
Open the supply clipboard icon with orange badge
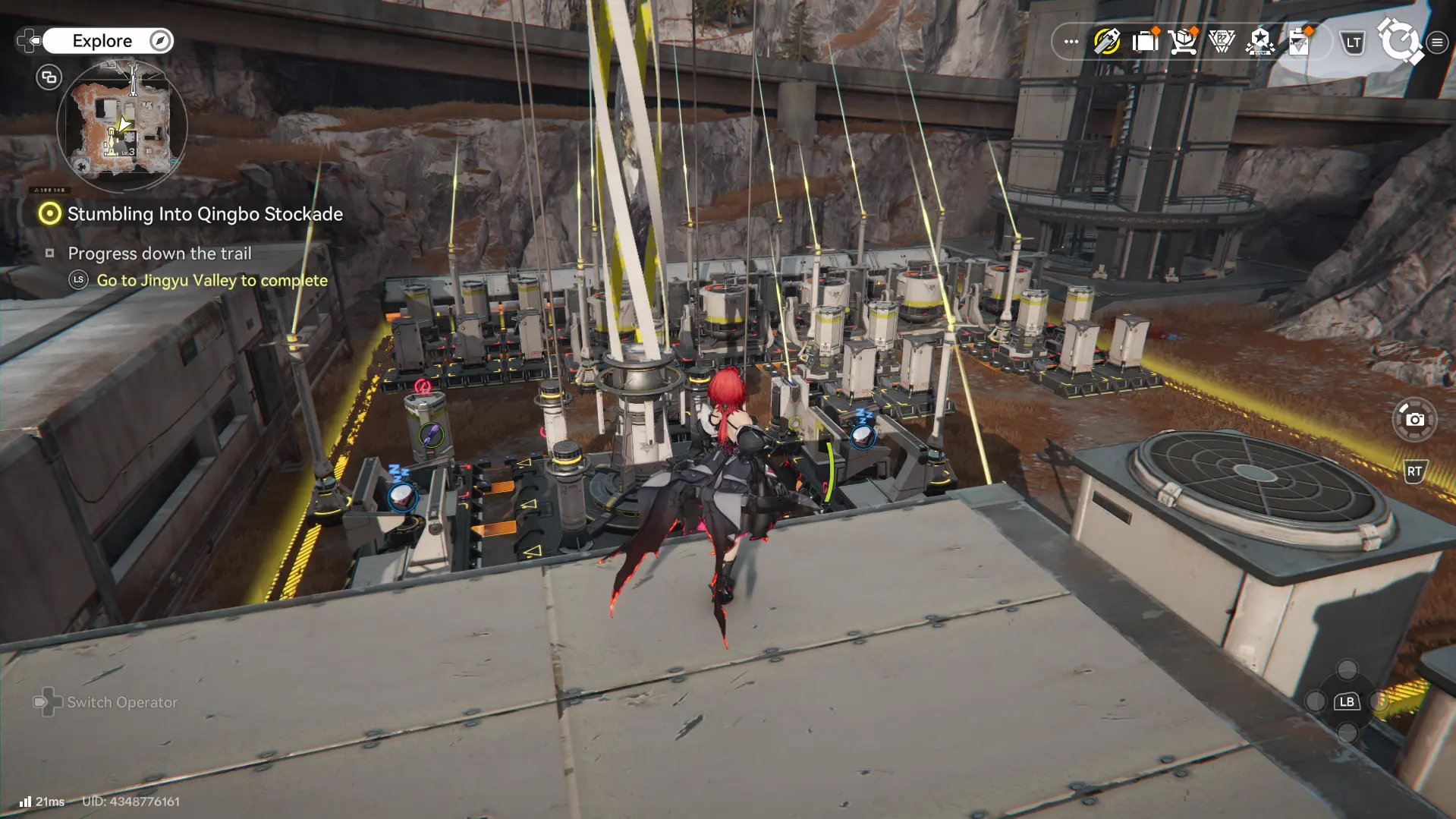click(x=1299, y=42)
